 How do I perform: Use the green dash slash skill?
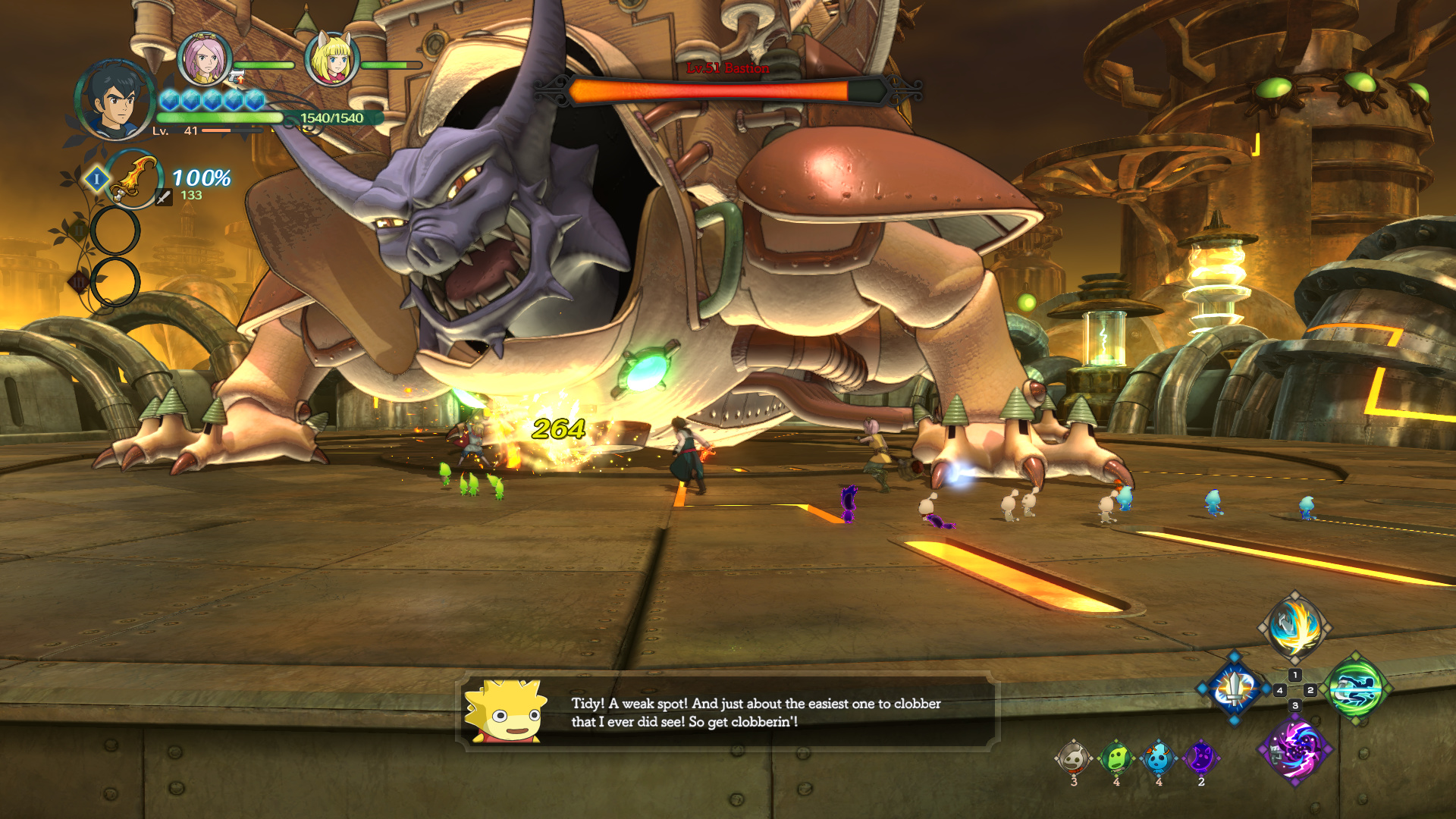[x=1356, y=689]
